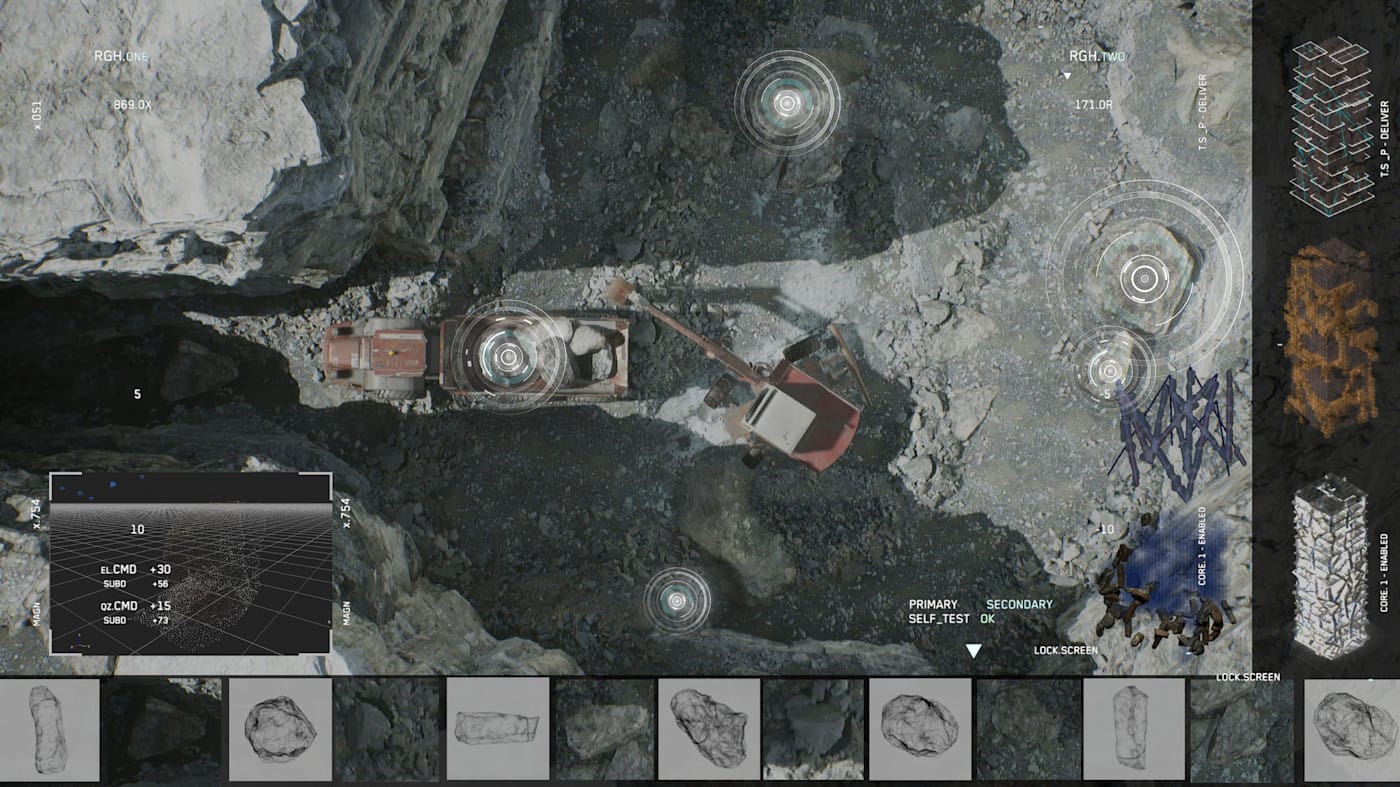Click the EL.CMD row in scan panel
This screenshot has height=787, width=1400.
coord(135,569)
